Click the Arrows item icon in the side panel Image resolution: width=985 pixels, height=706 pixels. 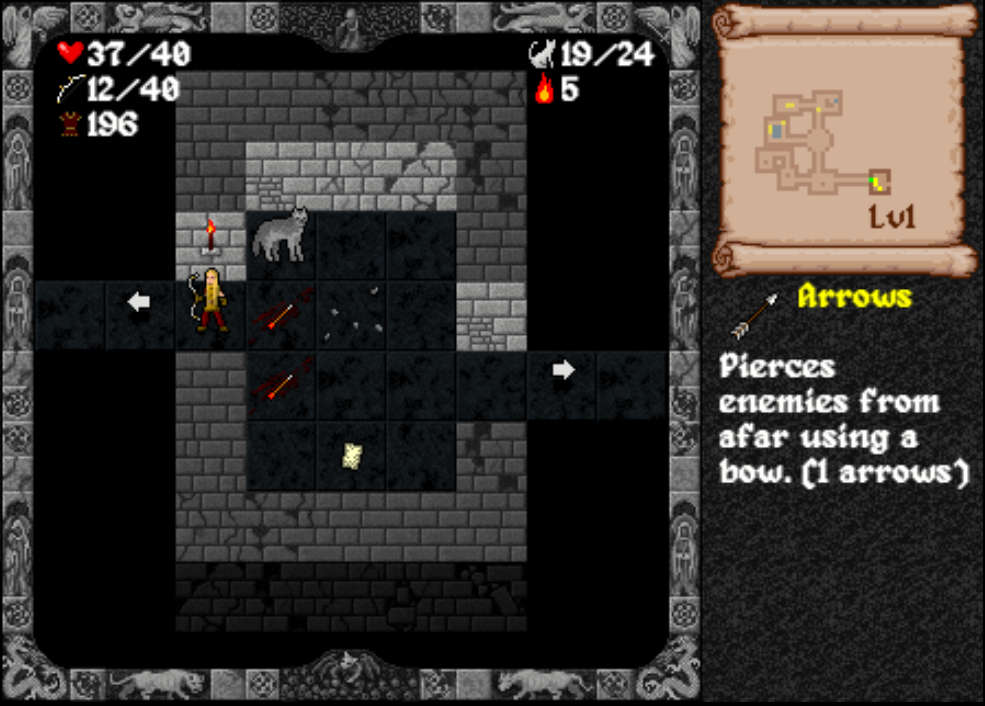756,315
